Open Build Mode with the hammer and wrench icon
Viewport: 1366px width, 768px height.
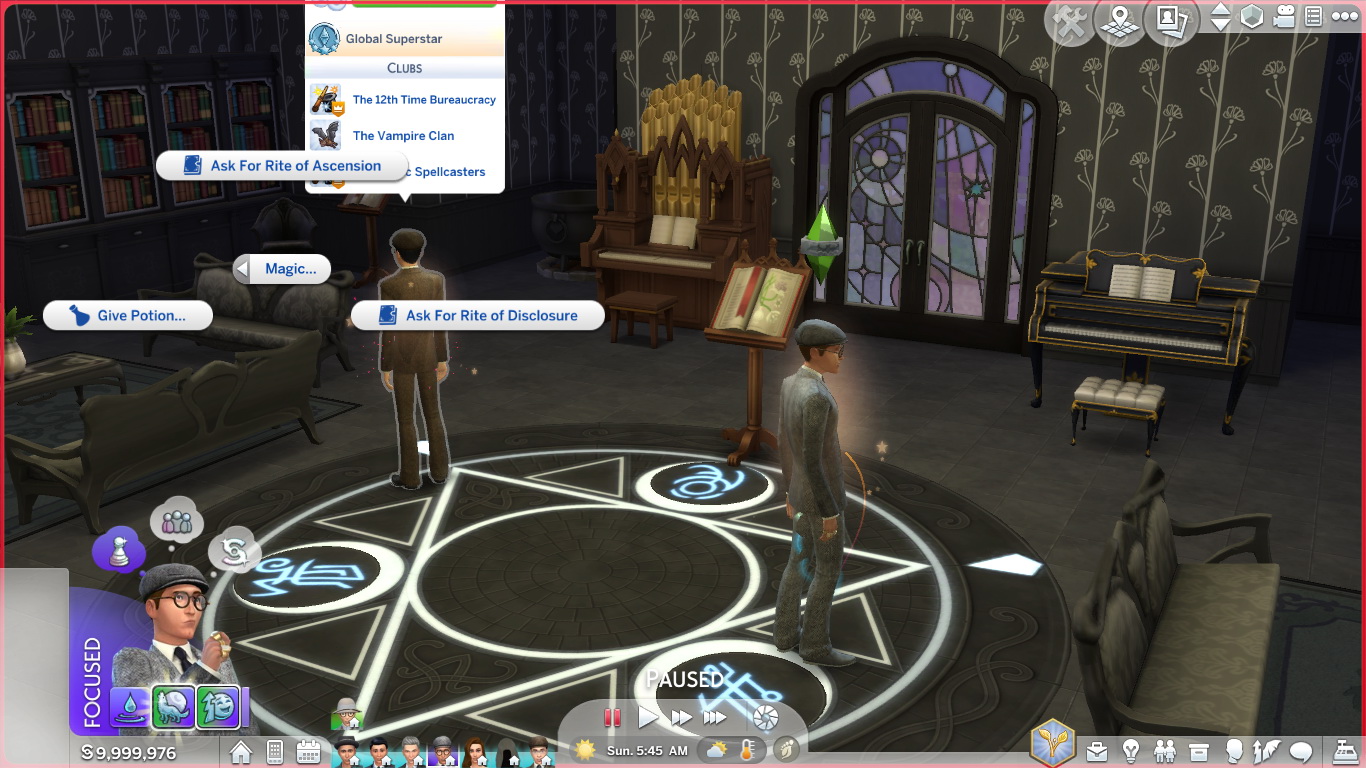click(x=1069, y=20)
